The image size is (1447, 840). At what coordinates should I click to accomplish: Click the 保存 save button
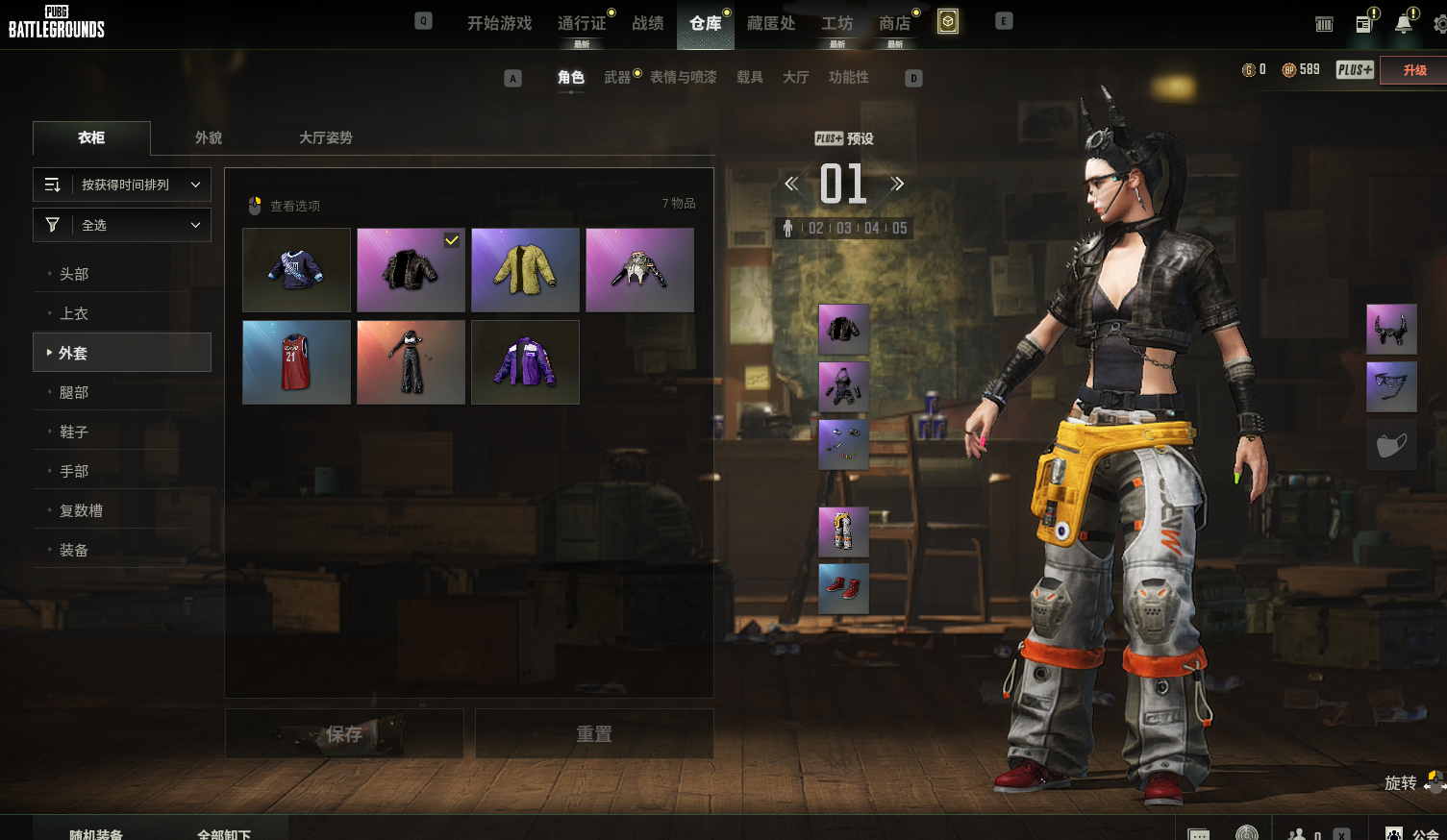344,734
